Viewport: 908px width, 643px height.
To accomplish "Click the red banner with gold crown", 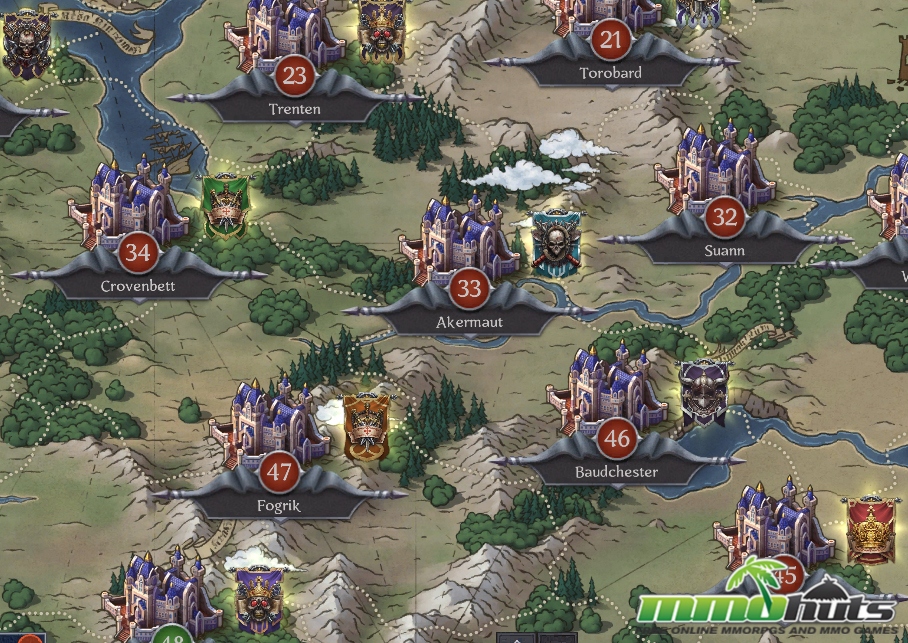I will [868, 528].
